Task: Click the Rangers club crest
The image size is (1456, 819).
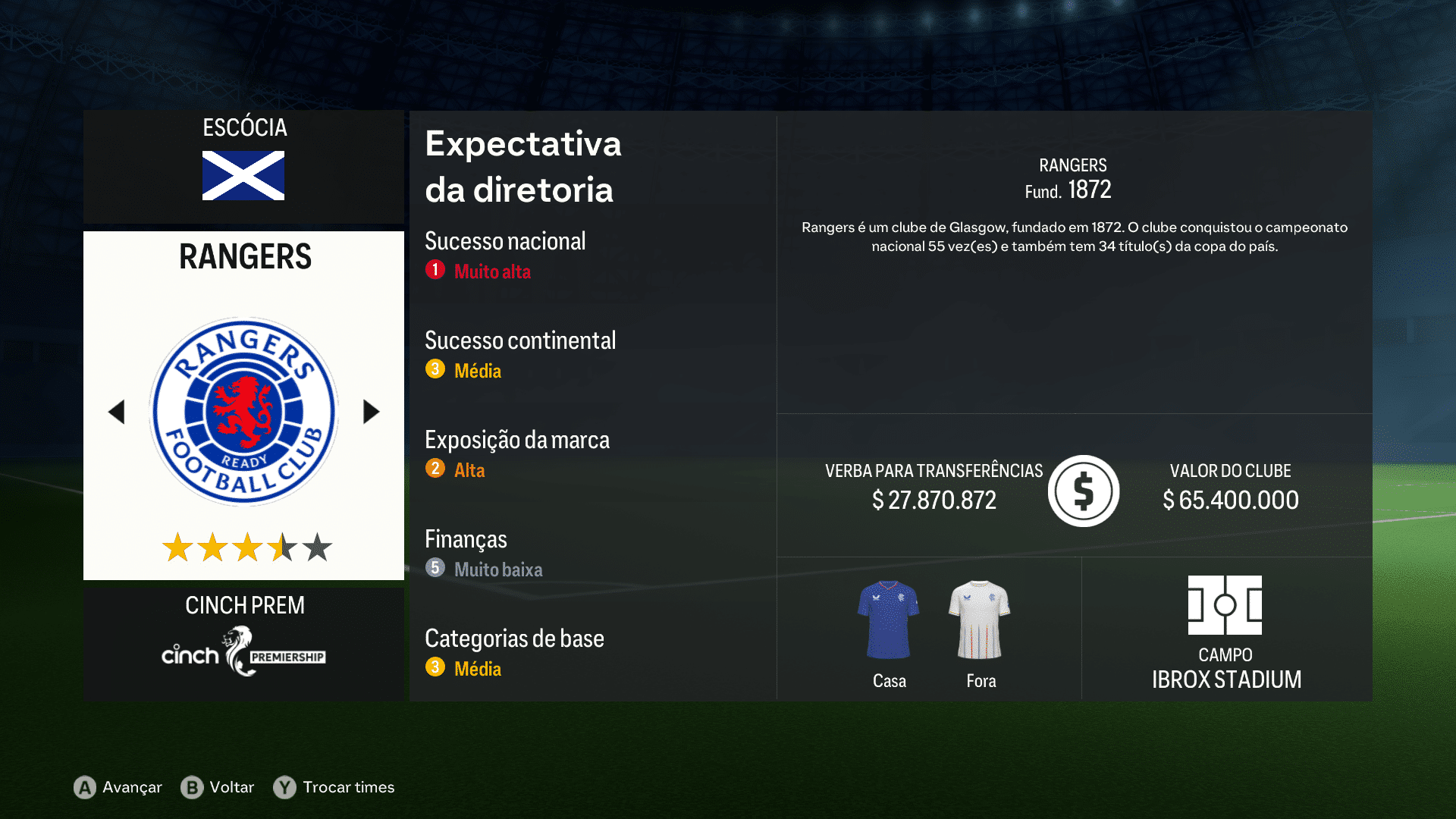Action: pyautogui.click(x=243, y=409)
